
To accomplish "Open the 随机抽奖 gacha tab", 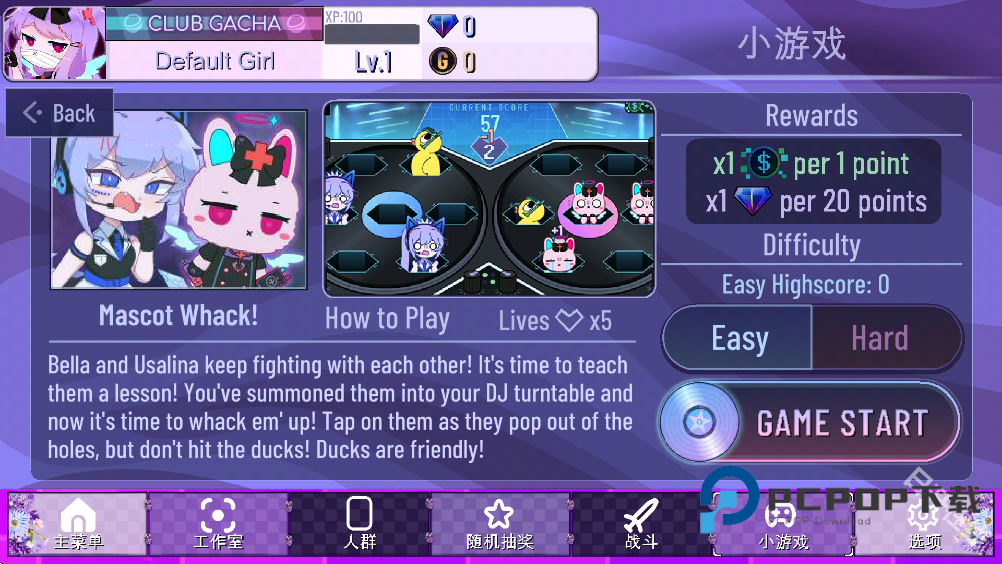I will (x=499, y=524).
